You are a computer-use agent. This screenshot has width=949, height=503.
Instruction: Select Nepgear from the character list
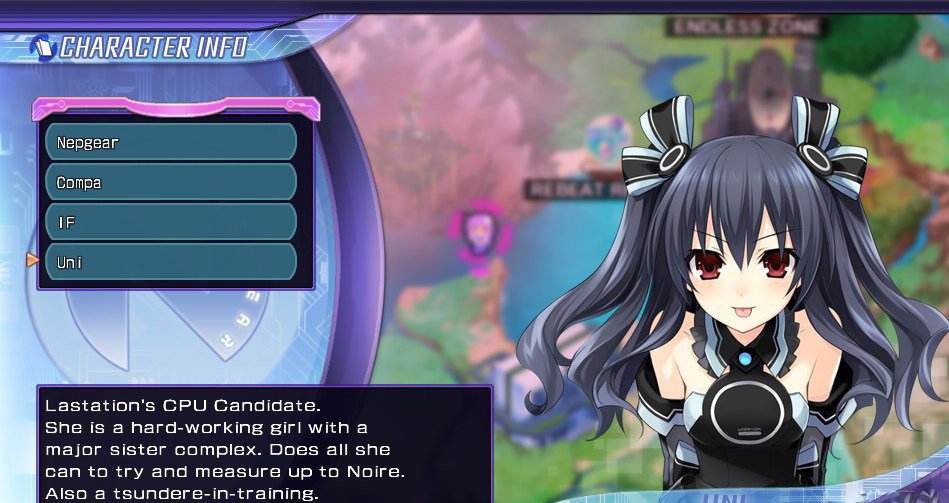coord(171,142)
